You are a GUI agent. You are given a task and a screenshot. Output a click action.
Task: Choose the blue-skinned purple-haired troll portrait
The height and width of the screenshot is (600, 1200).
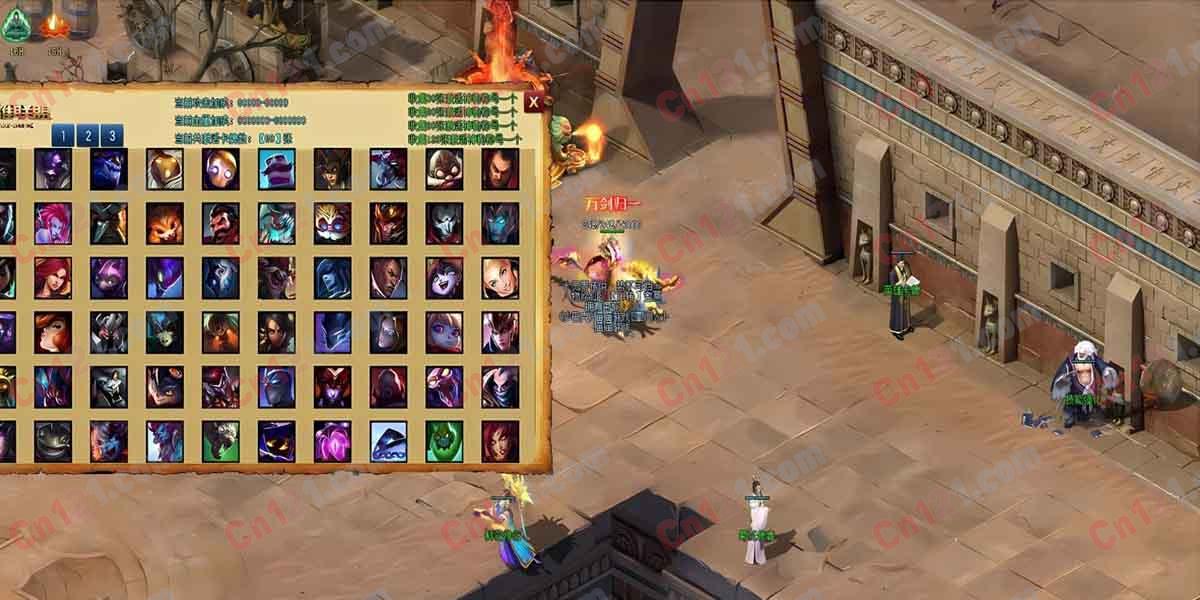164,441
